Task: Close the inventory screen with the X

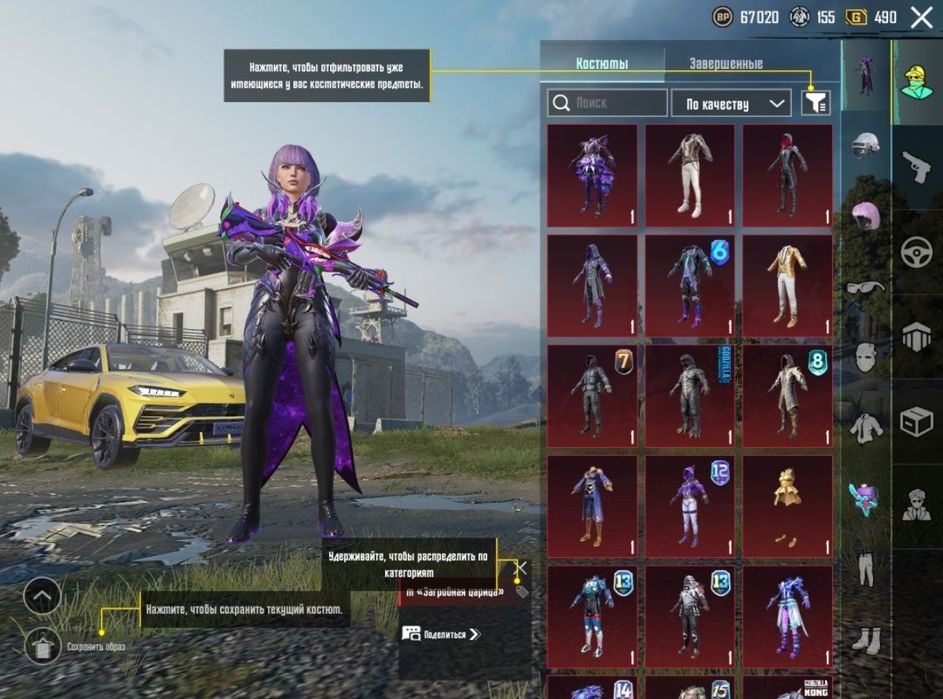Action: pyautogui.click(x=921, y=17)
